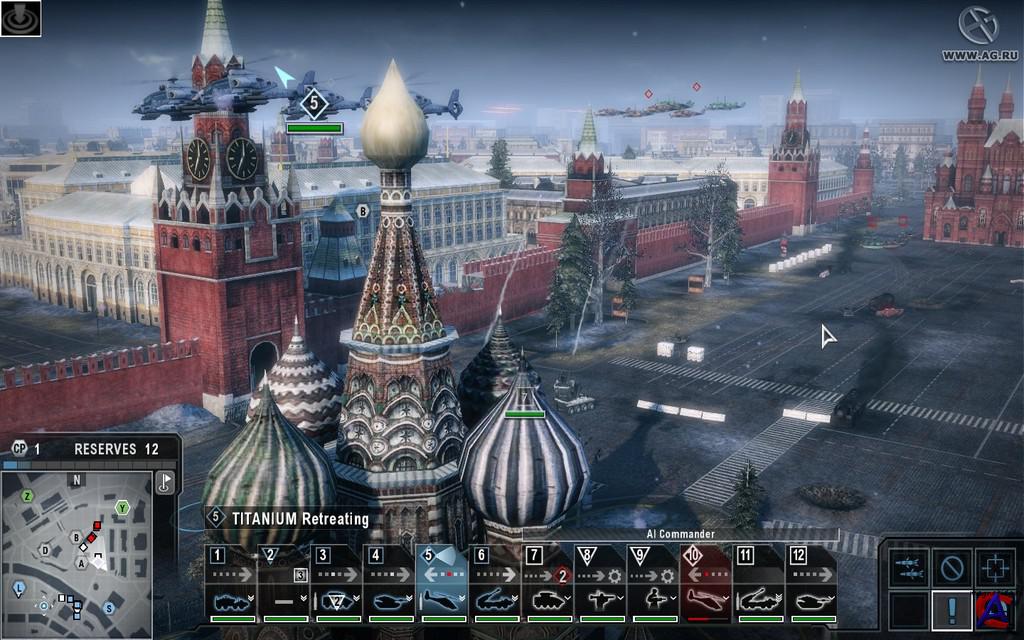This screenshot has height=640, width=1024.
Task: Click the S marker on the minimap
Action: click(x=109, y=607)
